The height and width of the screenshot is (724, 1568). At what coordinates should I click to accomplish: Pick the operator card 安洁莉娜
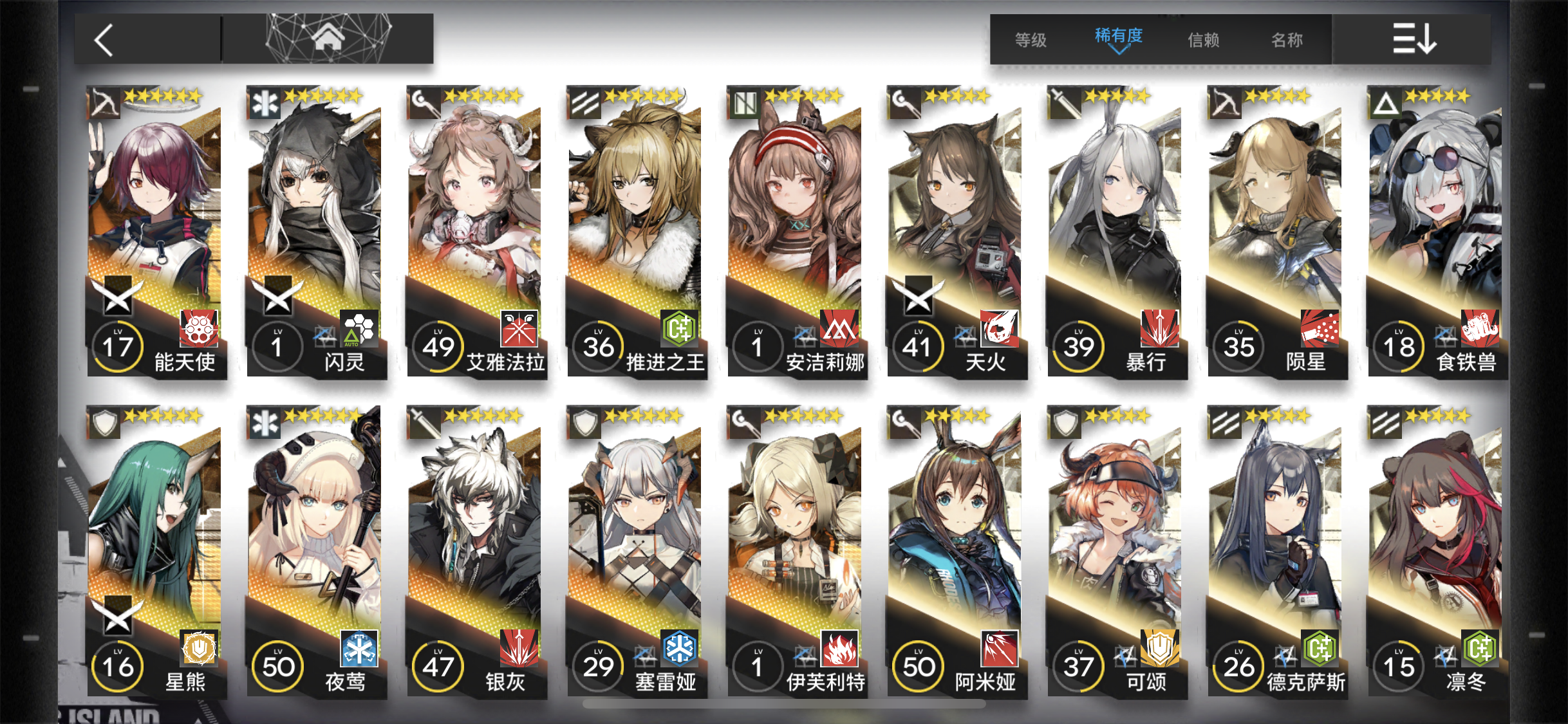click(795, 232)
